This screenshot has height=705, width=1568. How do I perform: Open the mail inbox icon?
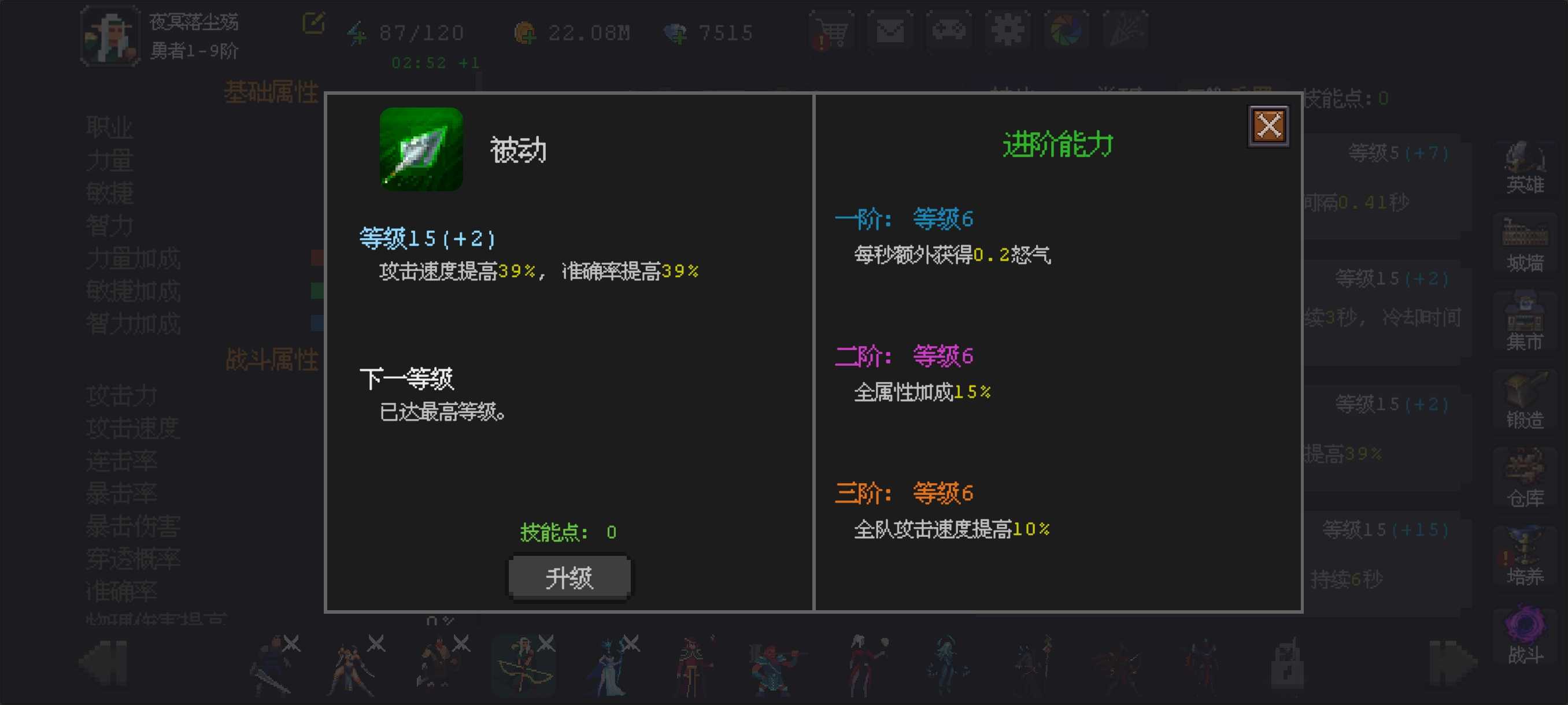890,32
